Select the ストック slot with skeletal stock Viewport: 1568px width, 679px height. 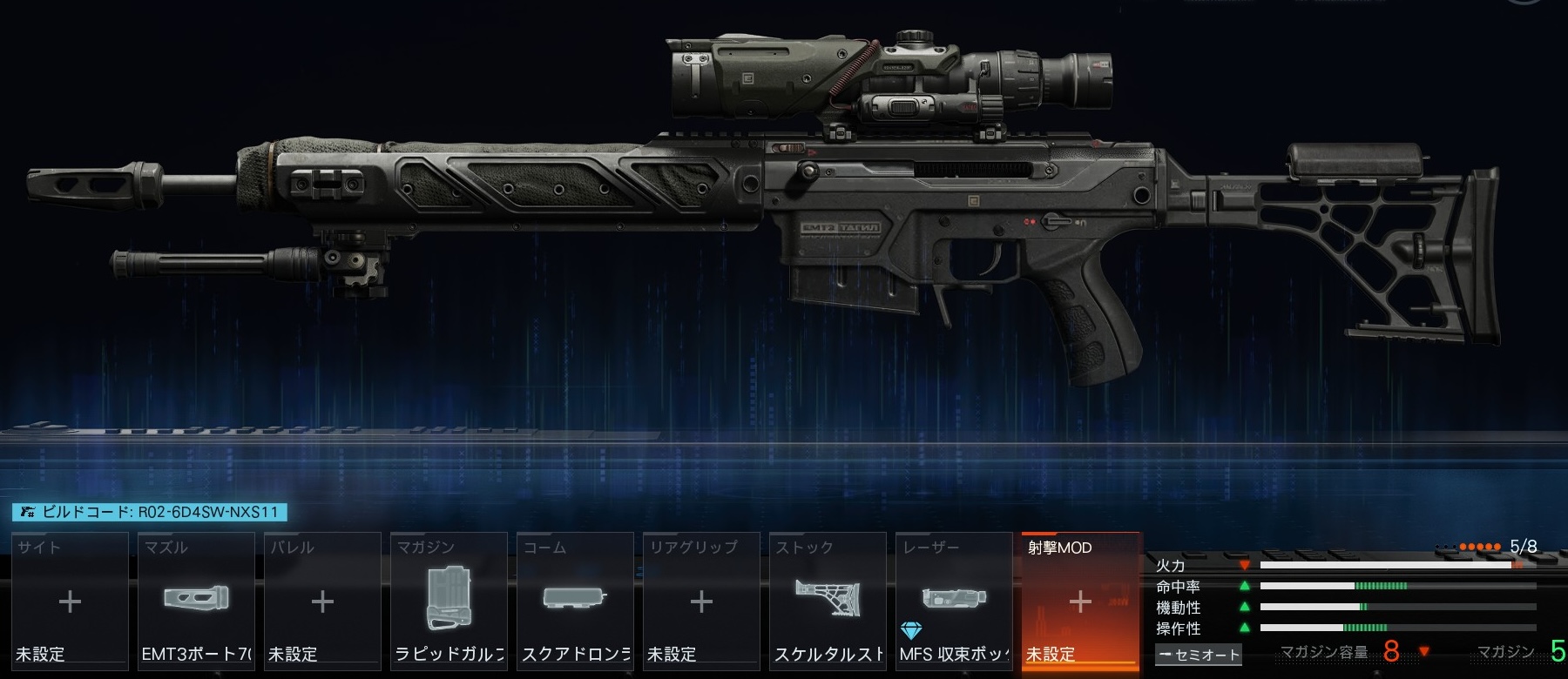pos(828,602)
